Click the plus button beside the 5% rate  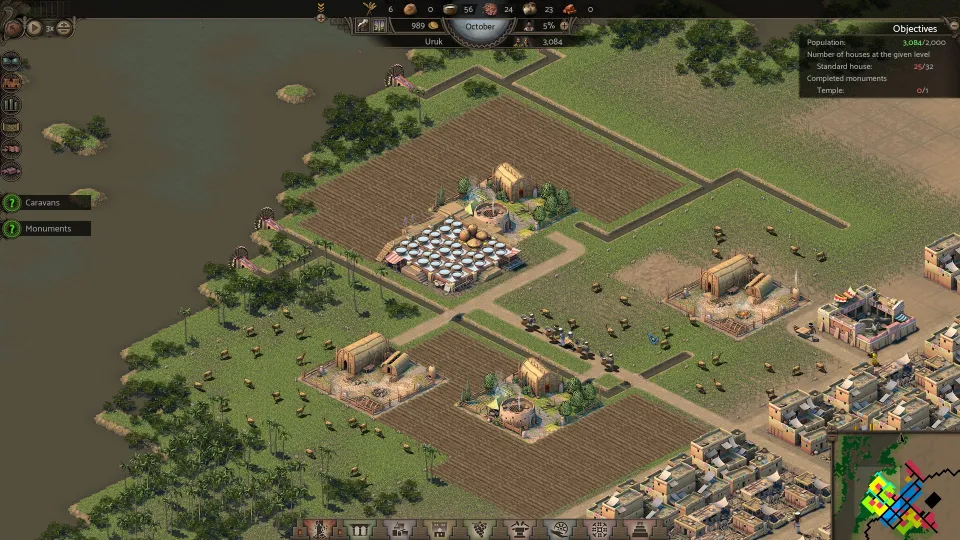564,25
